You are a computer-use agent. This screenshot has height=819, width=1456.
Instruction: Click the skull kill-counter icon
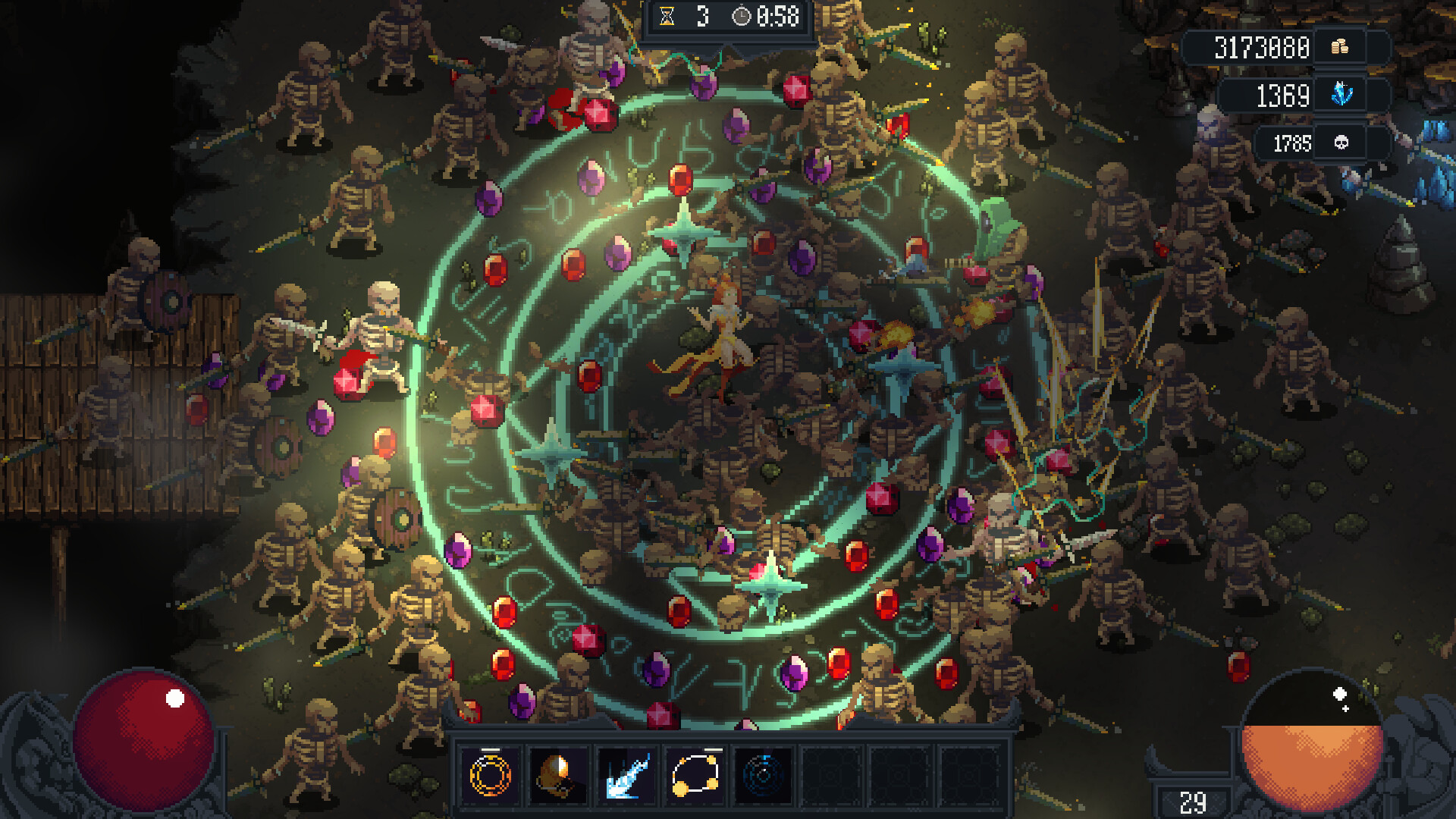tap(1339, 141)
